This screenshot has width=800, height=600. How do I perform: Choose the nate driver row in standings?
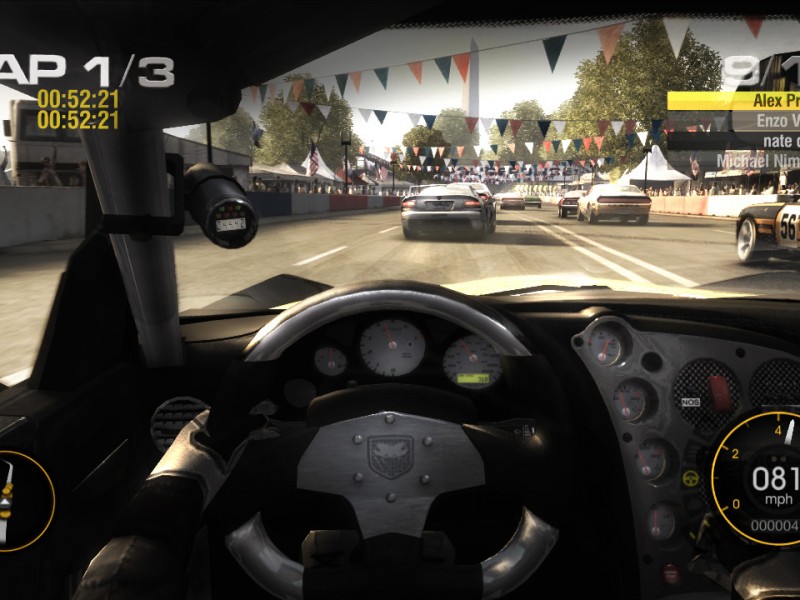tap(735, 140)
